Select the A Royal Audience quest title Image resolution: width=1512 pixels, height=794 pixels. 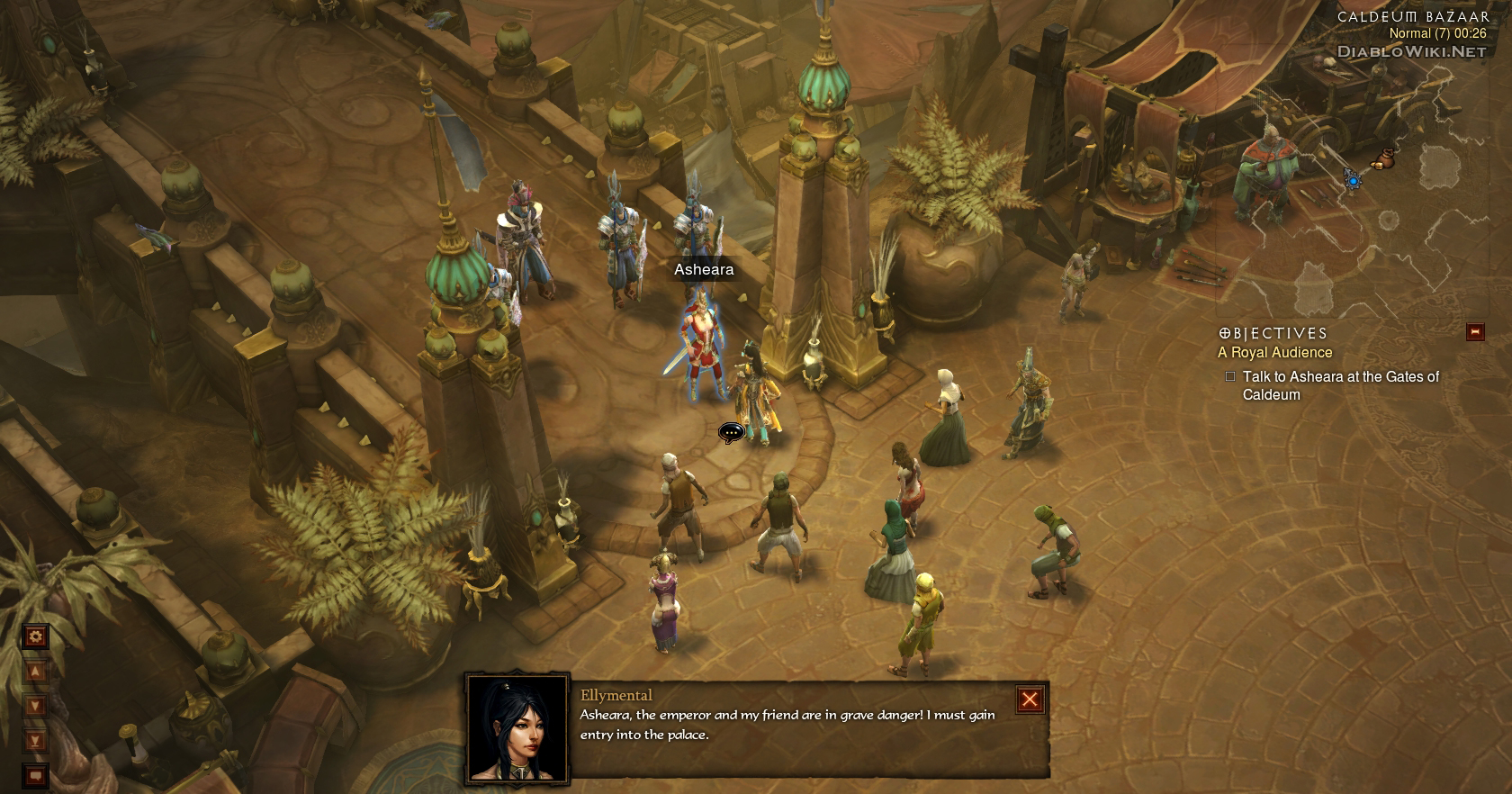1274,353
